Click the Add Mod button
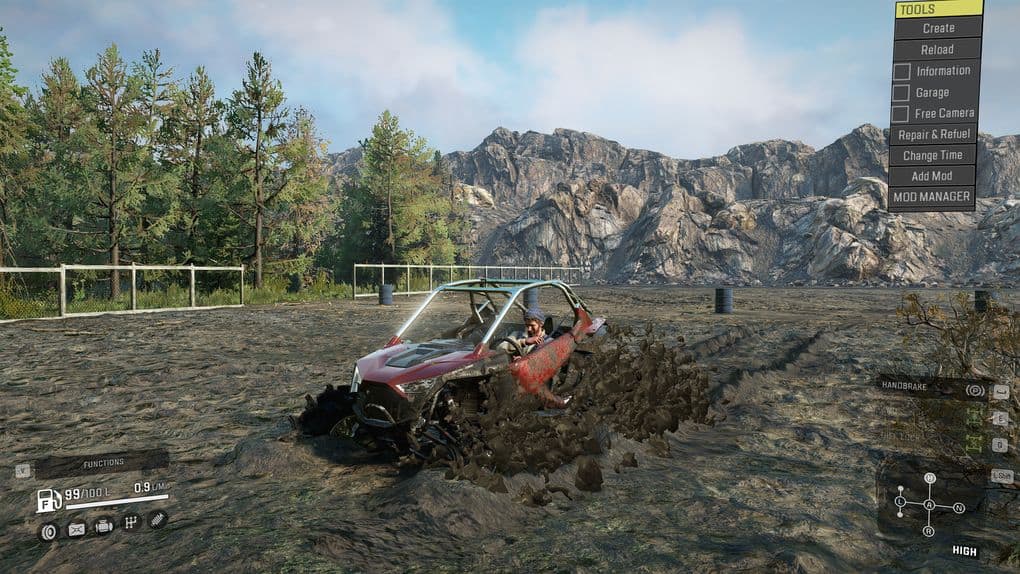The width and height of the screenshot is (1020, 574). (932, 176)
